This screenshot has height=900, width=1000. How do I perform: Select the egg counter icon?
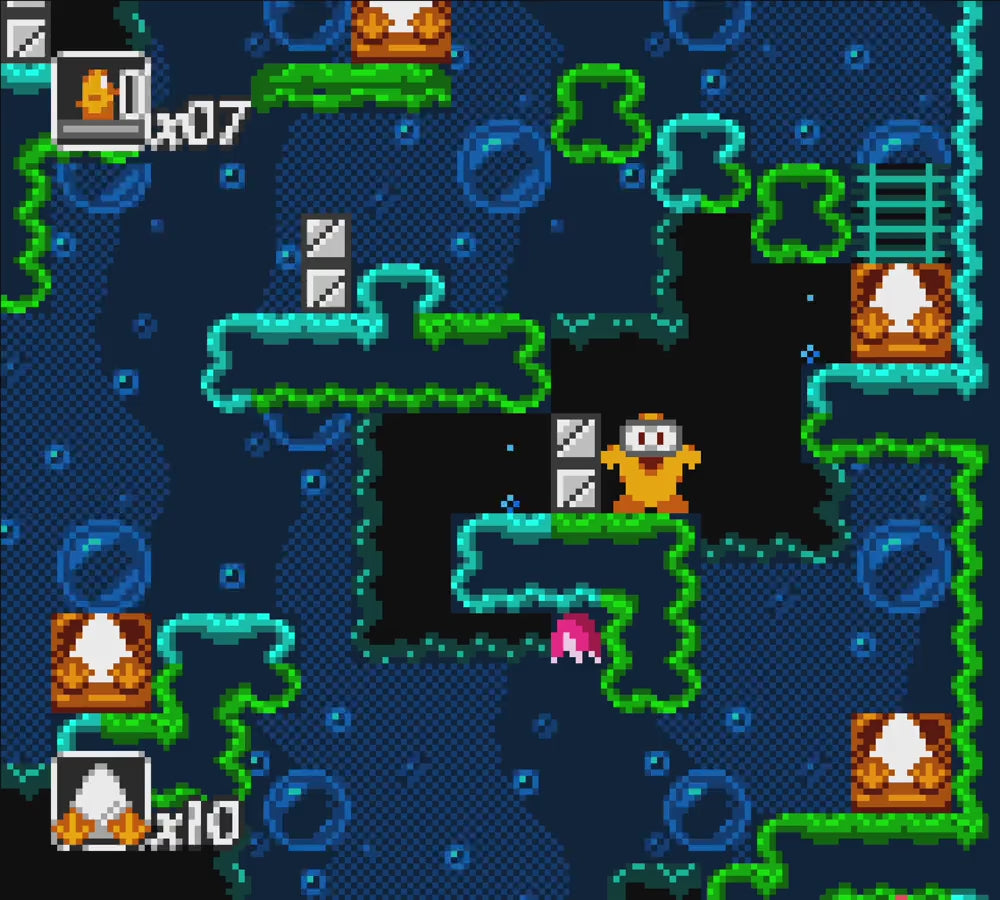click(100, 801)
